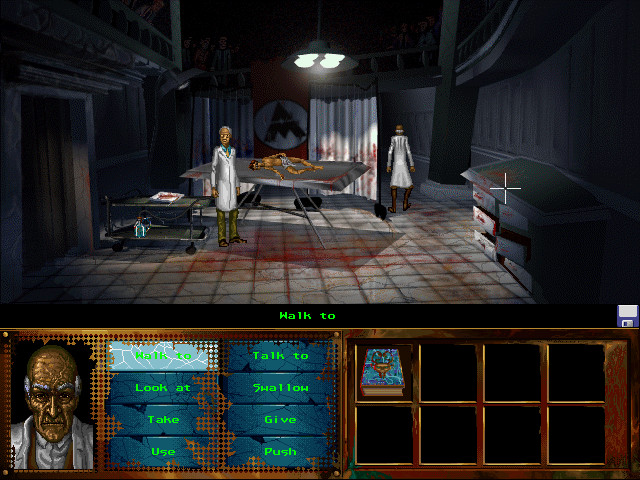
Task: Activate the Push verb
Action: [280, 452]
